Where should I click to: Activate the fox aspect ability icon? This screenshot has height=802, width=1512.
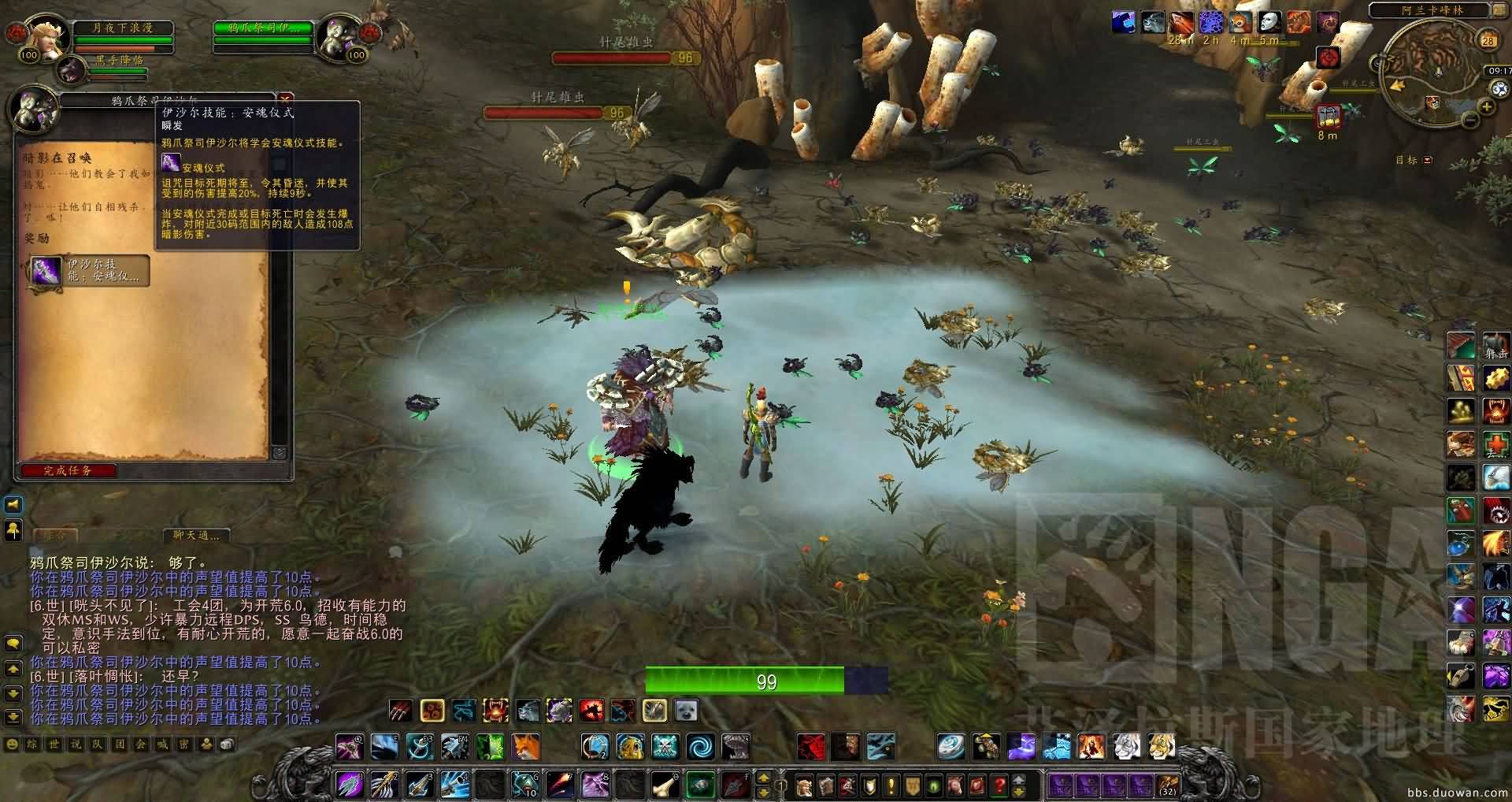click(526, 745)
